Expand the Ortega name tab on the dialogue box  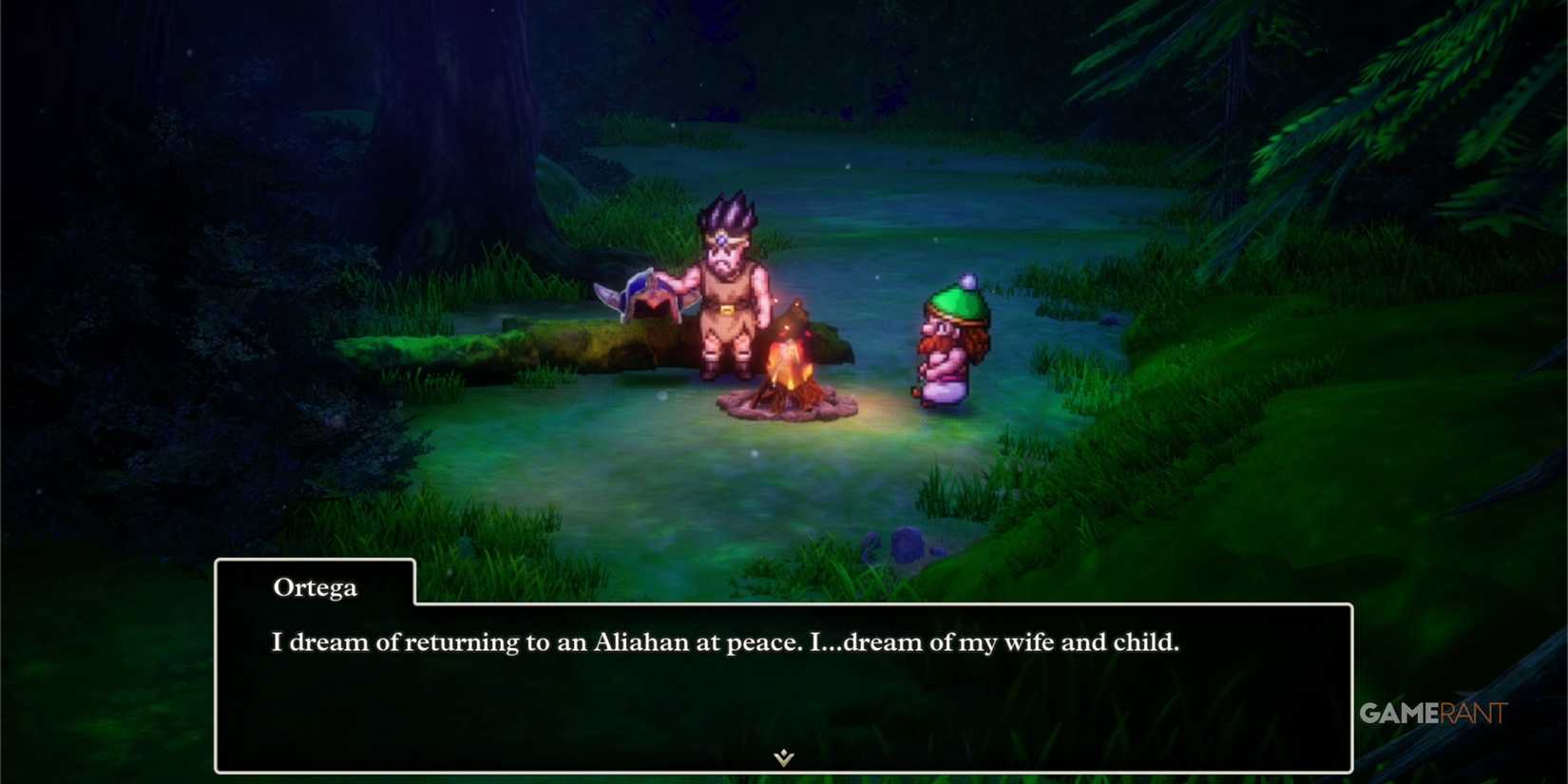(314, 587)
